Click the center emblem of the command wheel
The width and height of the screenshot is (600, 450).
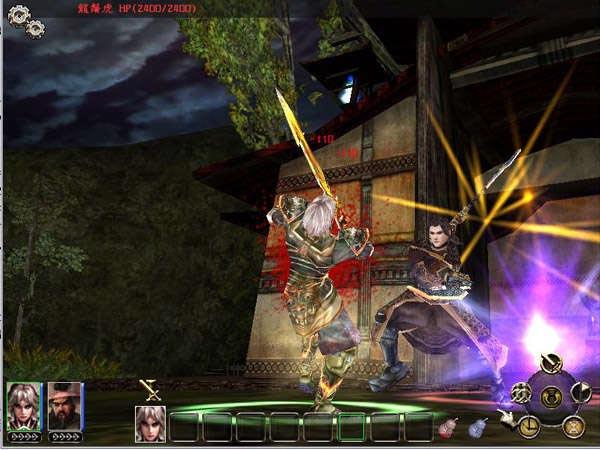tap(550, 396)
